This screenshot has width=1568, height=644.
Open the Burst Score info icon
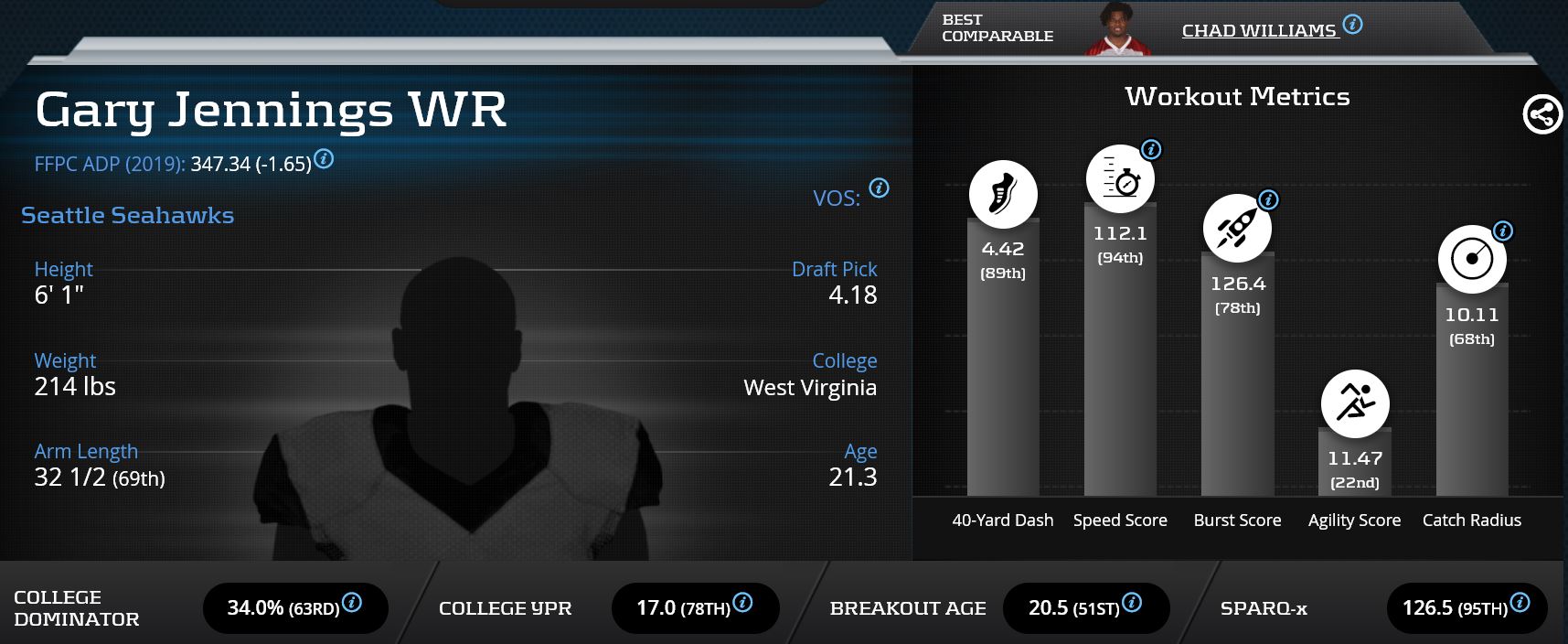[x=1268, y=199]
